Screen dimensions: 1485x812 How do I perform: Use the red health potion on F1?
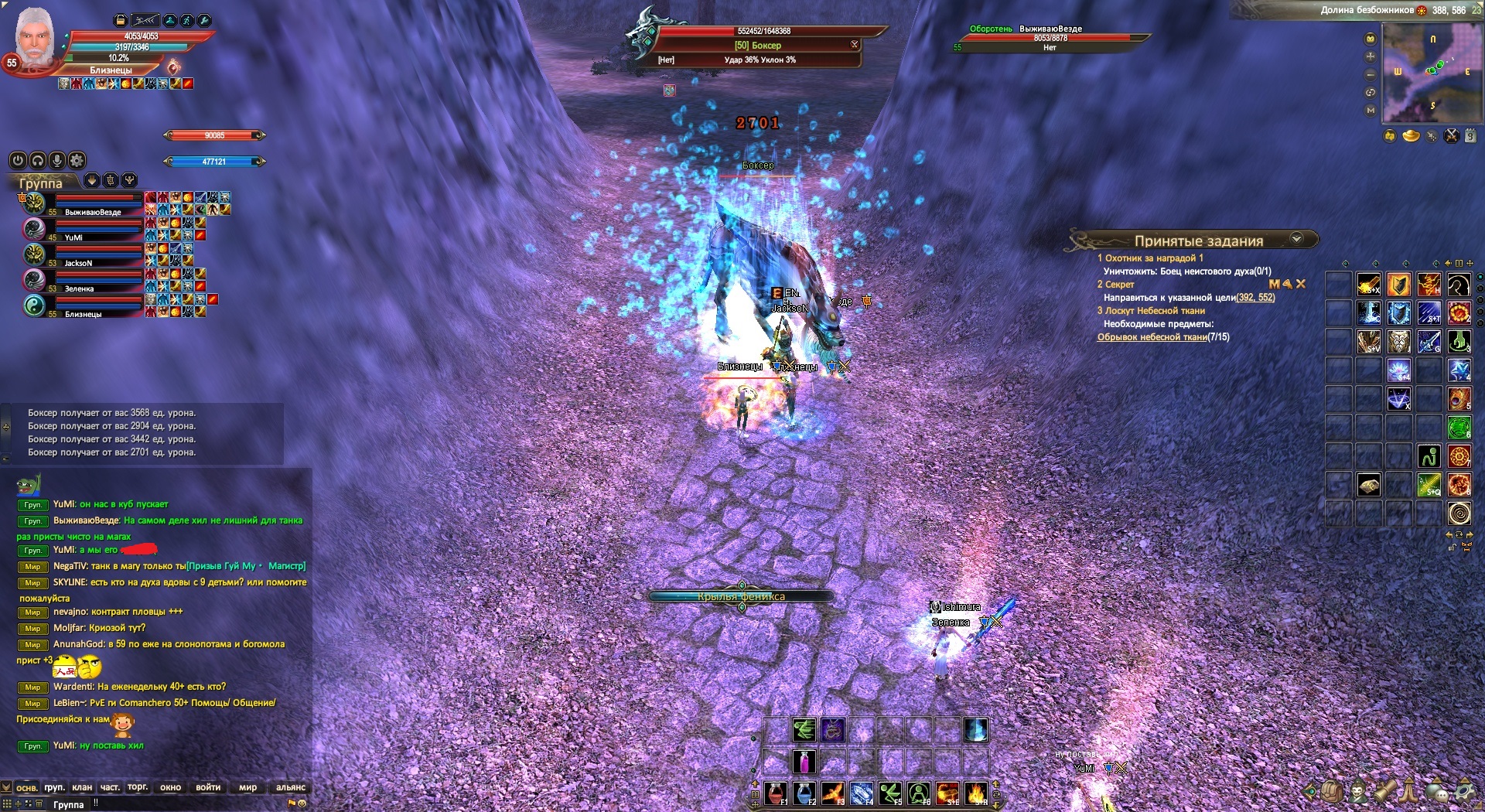(775, 793)
